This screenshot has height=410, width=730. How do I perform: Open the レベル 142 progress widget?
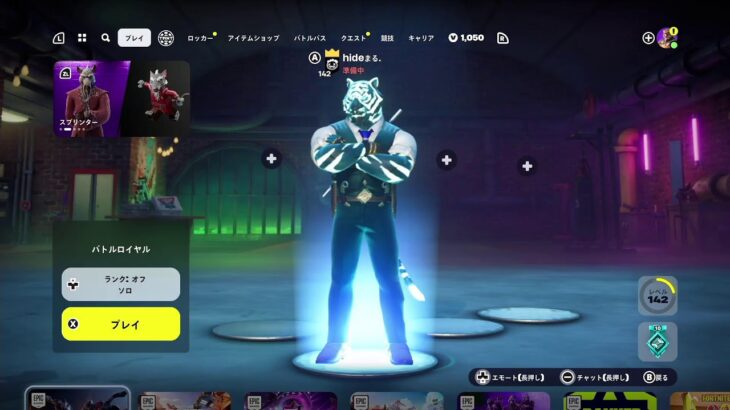pos(657,296)
